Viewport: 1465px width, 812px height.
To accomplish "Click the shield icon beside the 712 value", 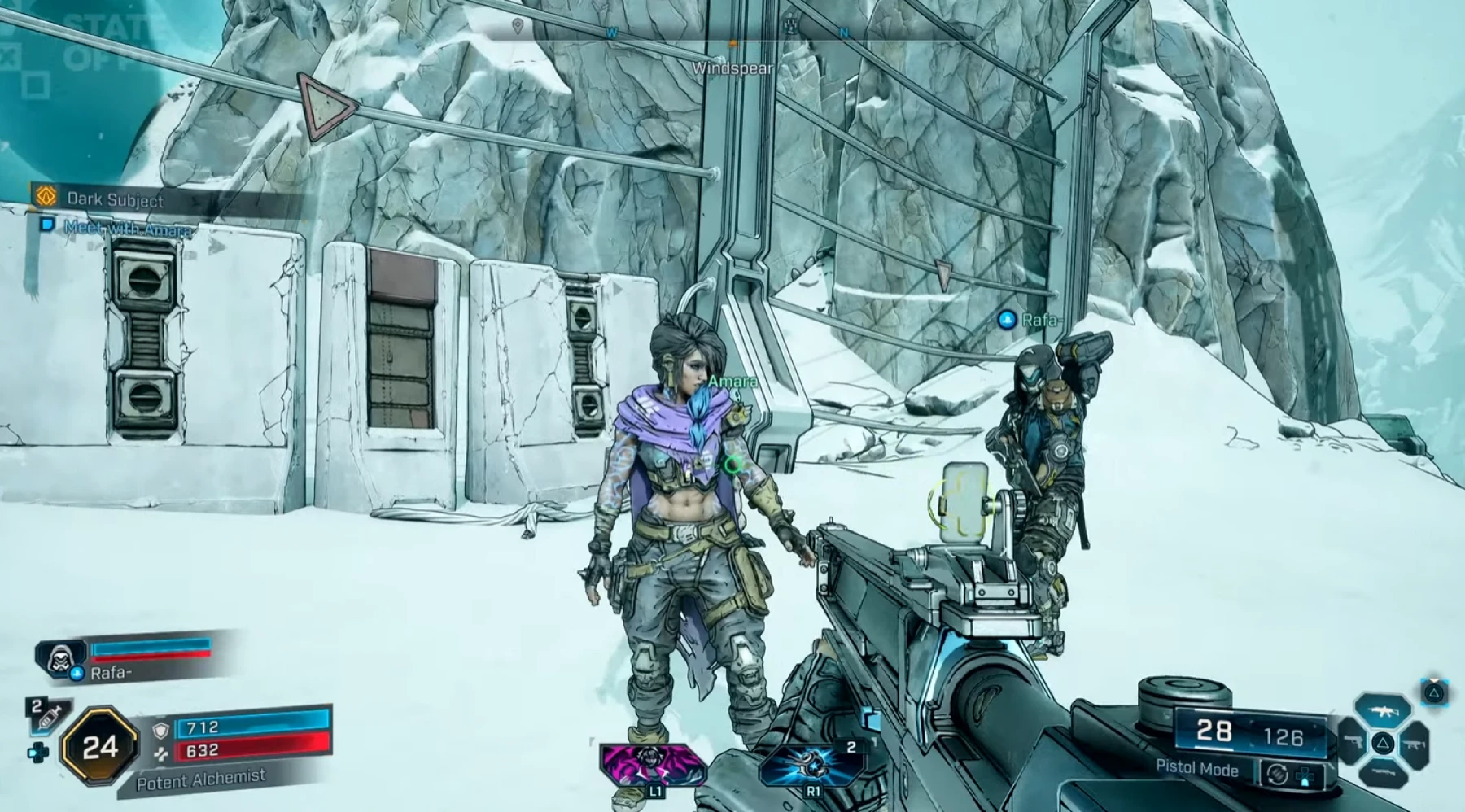I will coord(162,731).
